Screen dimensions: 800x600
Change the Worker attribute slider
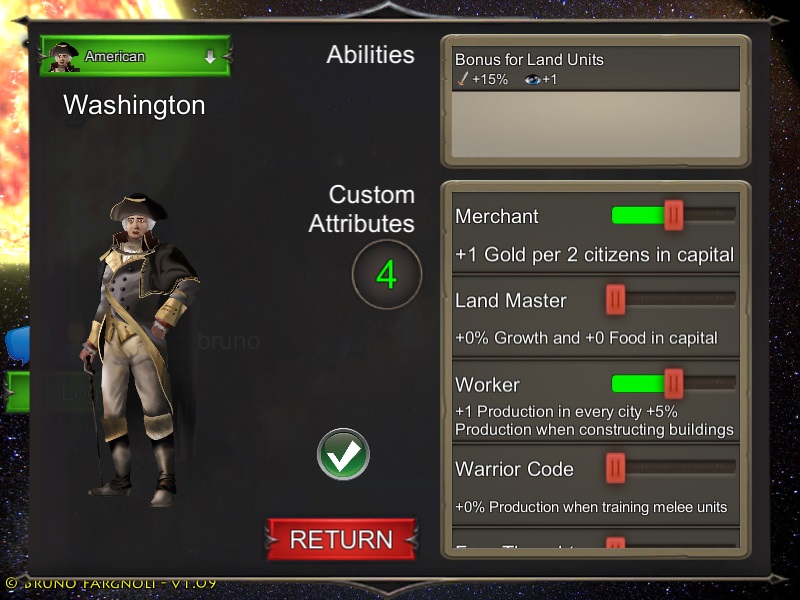click(x=674, y=383)
